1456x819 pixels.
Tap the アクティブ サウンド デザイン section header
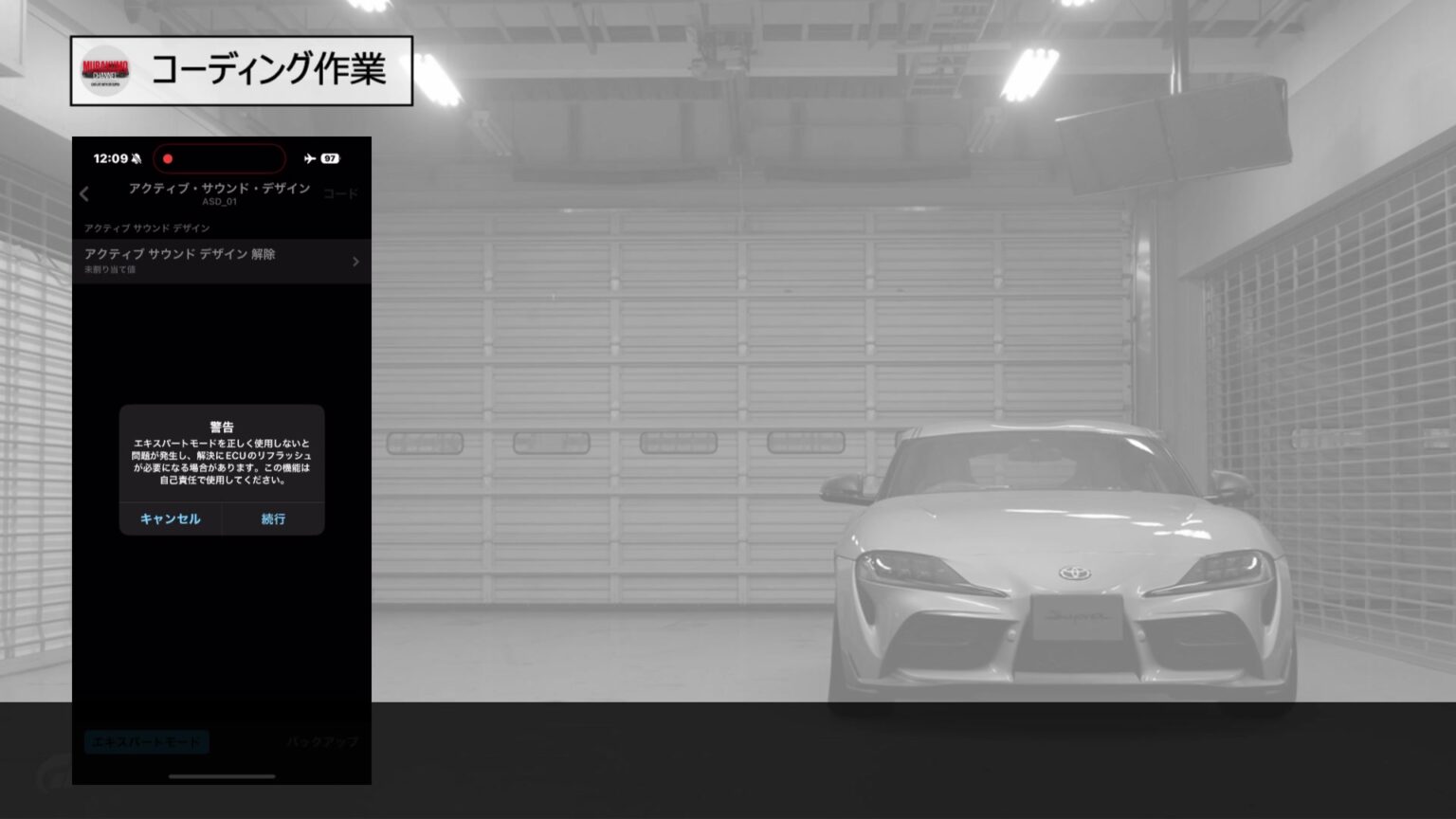pyautogui.click(x=145, y=227)
